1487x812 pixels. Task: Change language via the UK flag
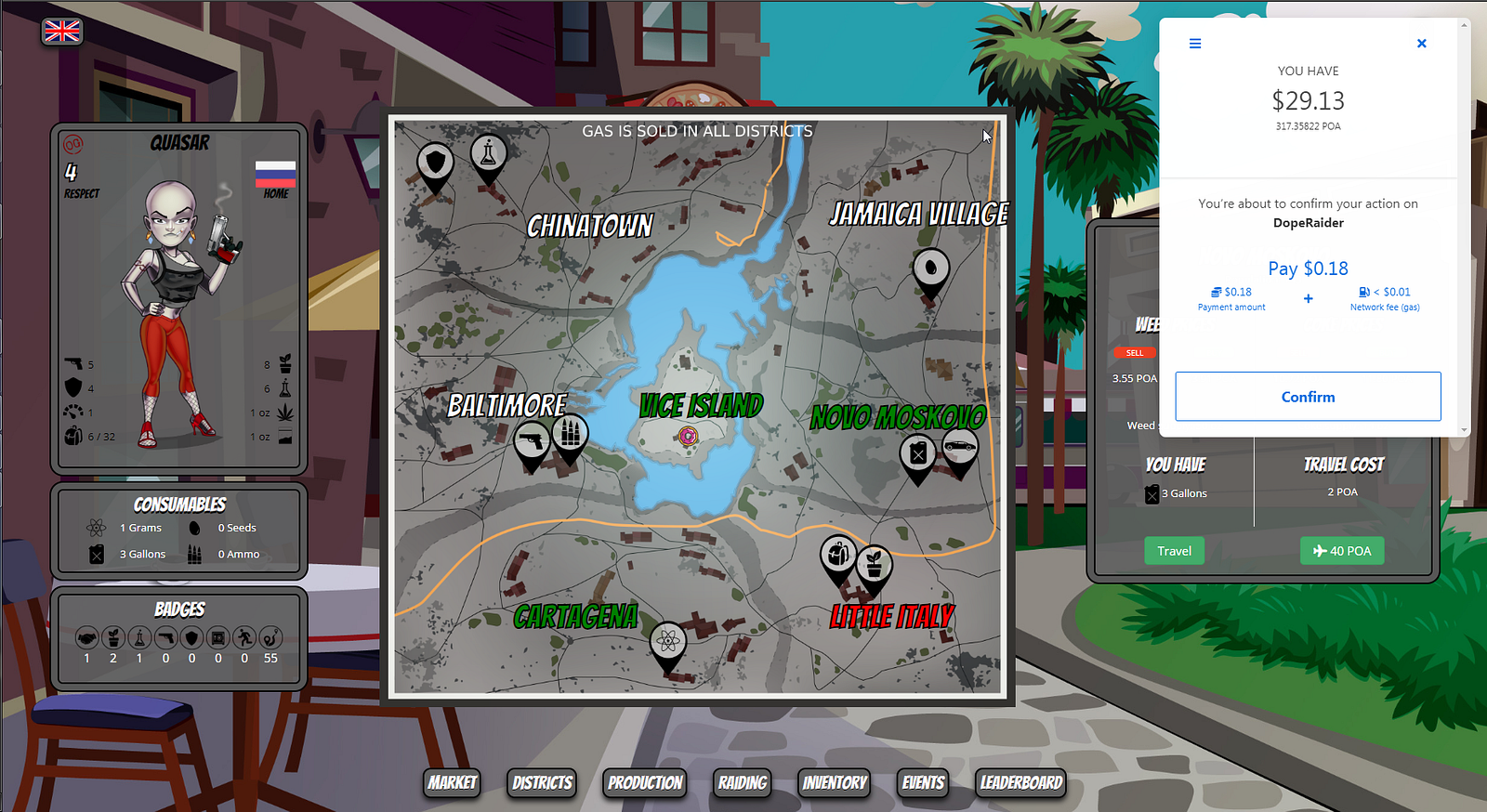click(x=62, y=32)
